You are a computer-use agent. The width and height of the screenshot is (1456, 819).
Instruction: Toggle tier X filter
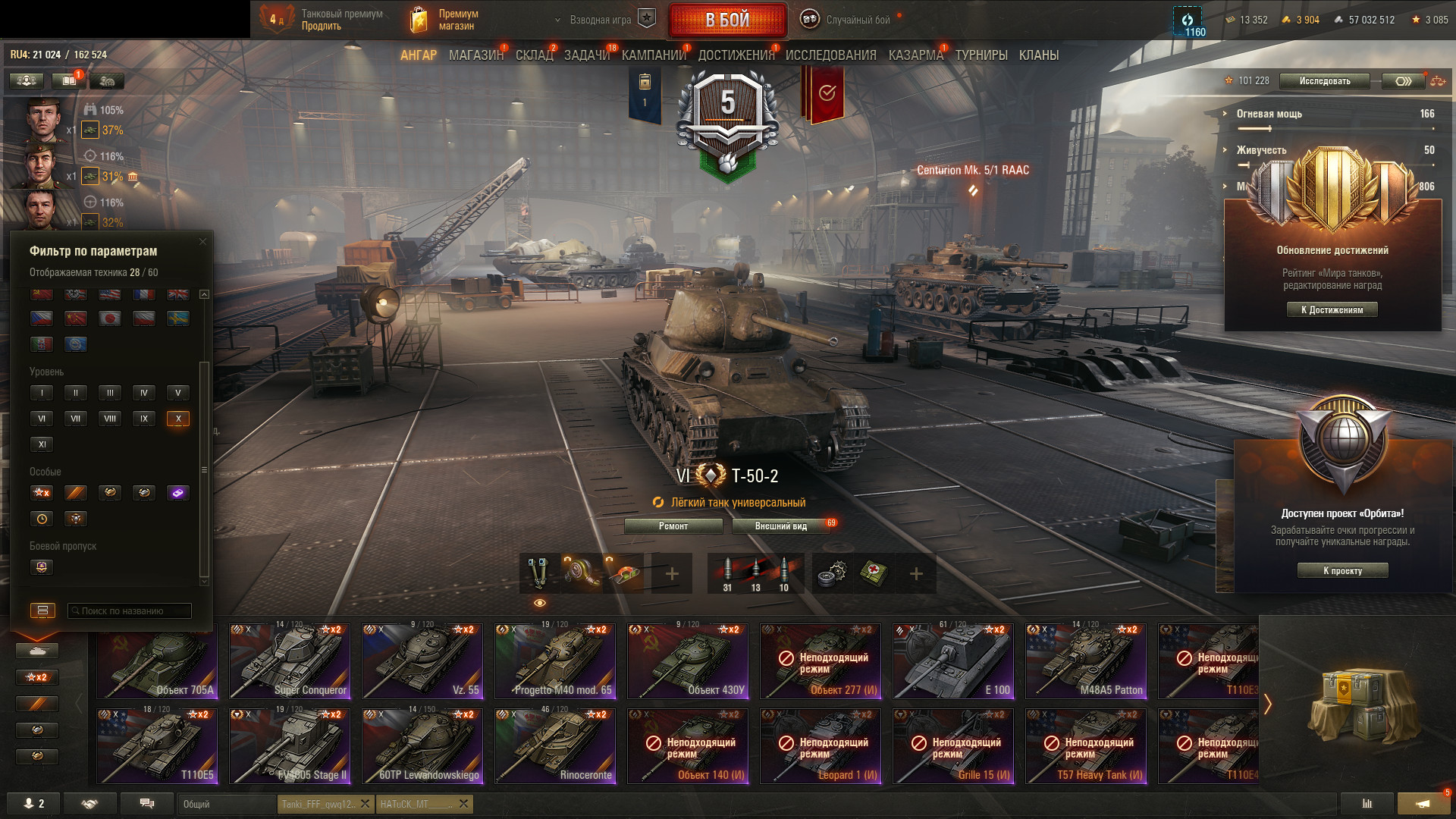click(x=178, y=419)
